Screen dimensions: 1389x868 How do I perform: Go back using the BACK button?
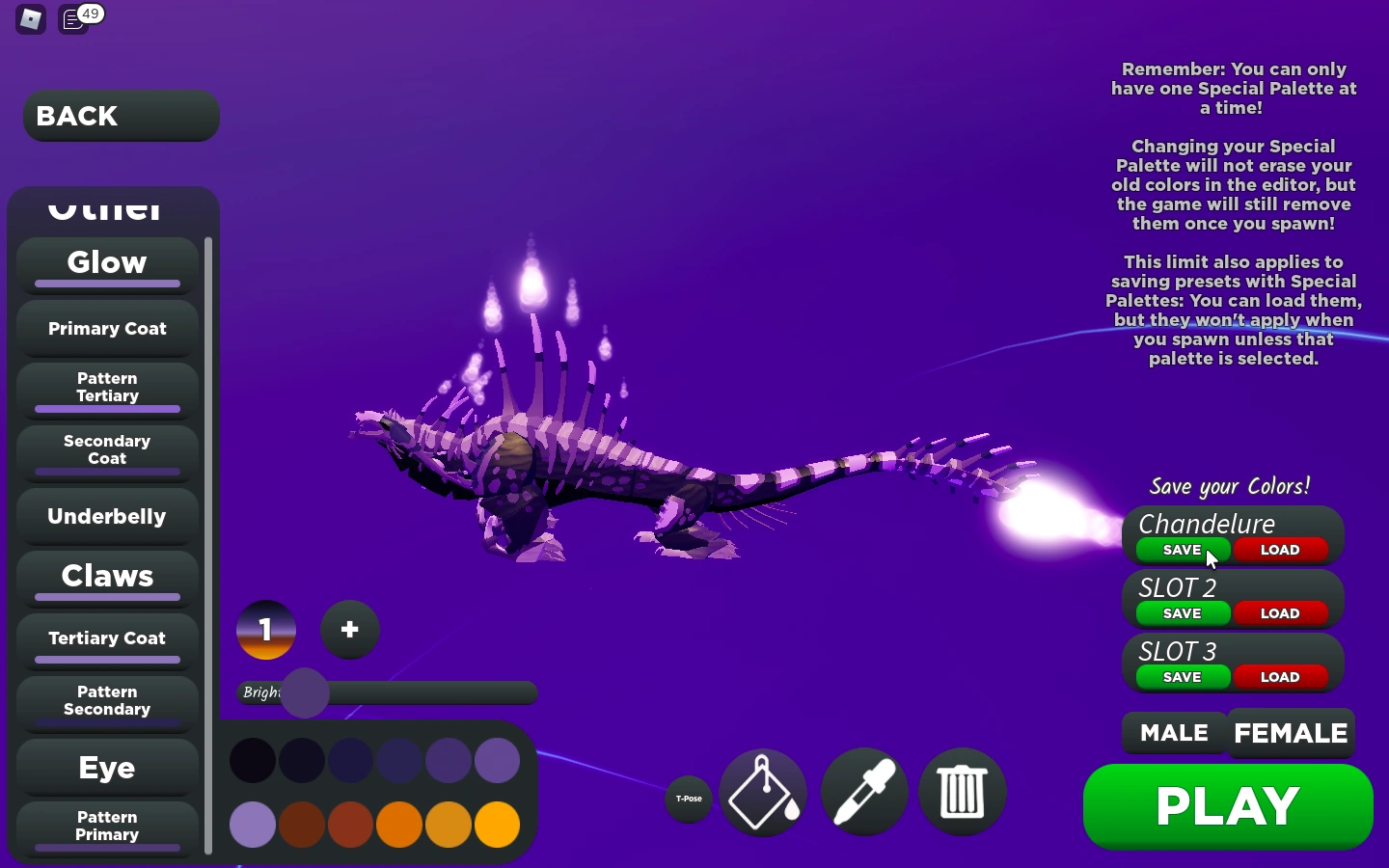click(x=120, y=116)
